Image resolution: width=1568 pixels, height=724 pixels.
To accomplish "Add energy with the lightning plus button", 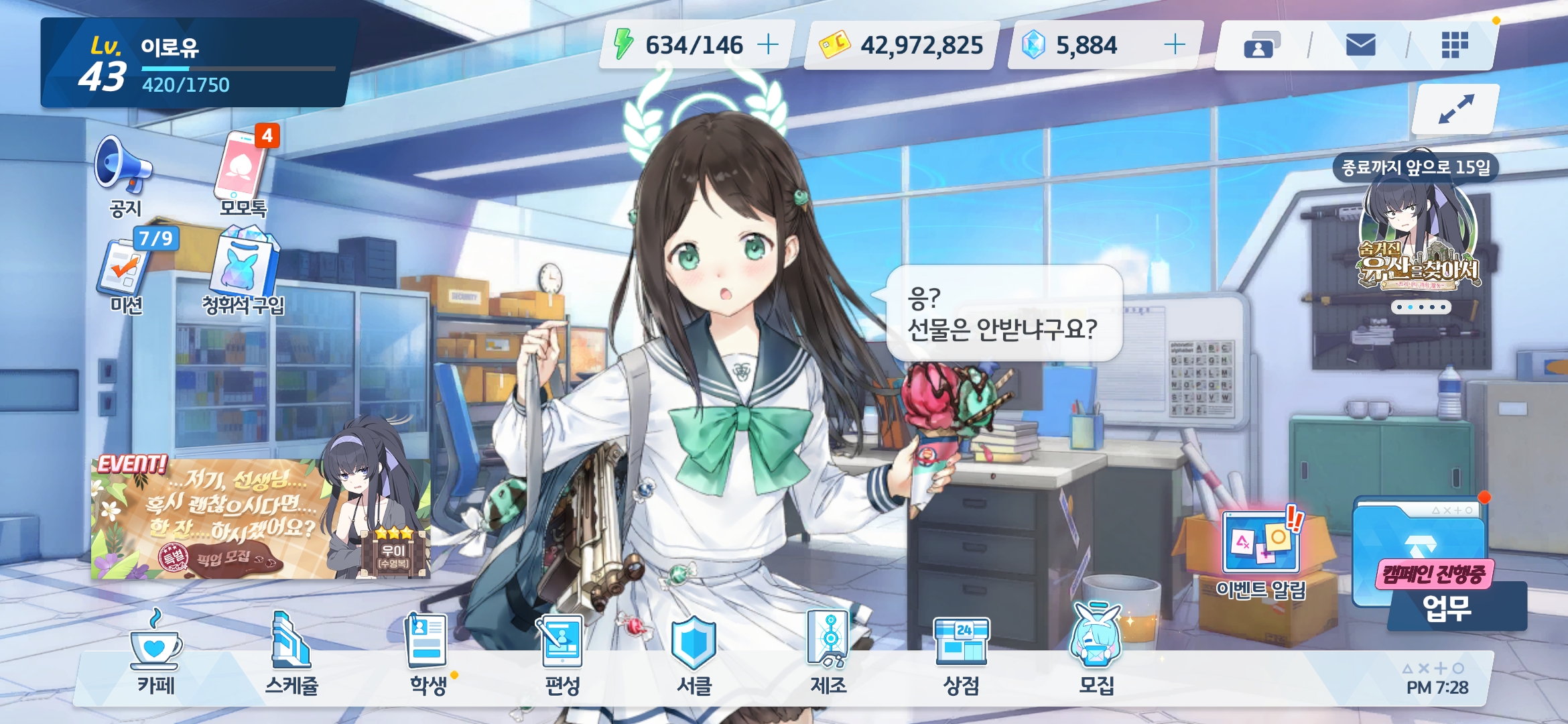I will coord(768,45).
